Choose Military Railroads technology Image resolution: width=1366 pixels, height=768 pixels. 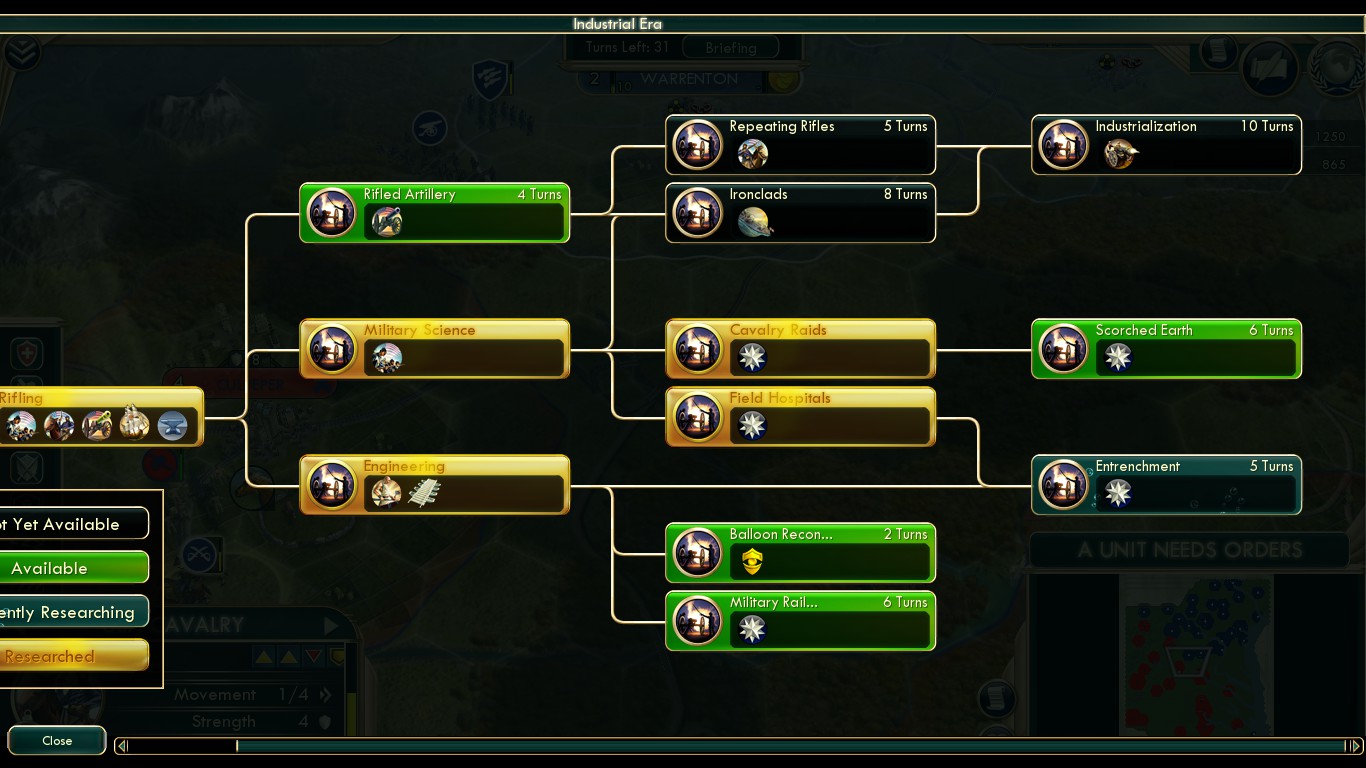tap(800, 620)
